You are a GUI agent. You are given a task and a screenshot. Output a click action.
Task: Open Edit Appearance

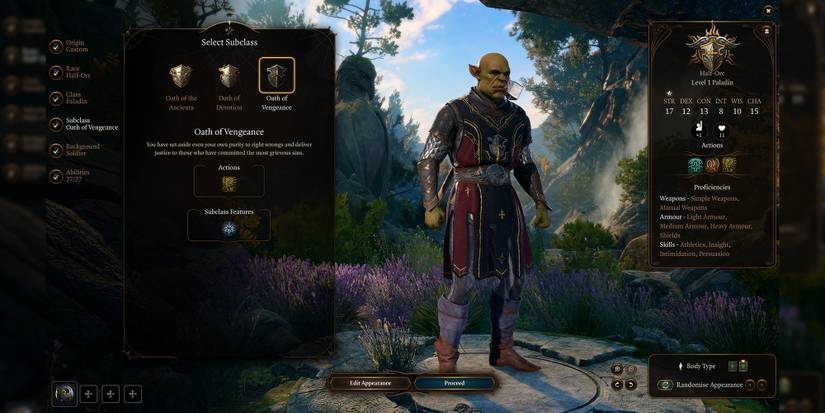[370, 383]
